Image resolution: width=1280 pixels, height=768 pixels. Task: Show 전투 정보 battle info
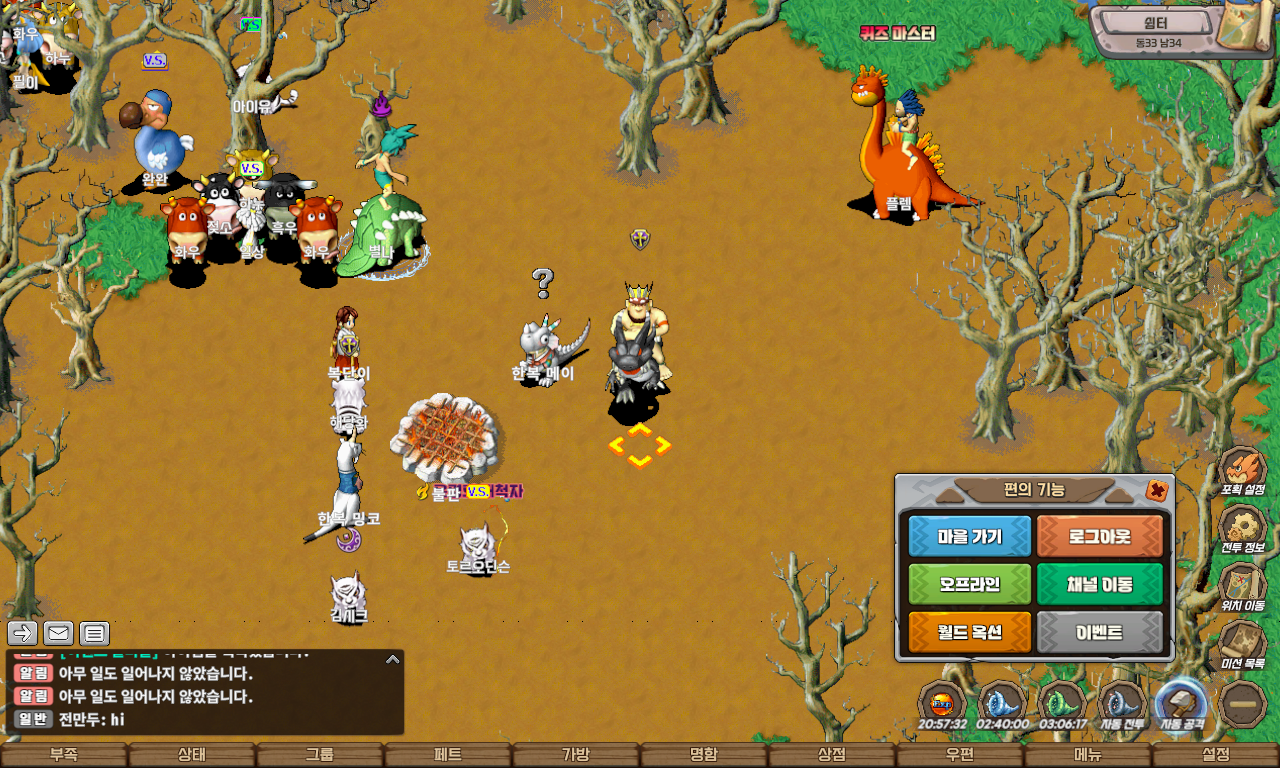1243,529
